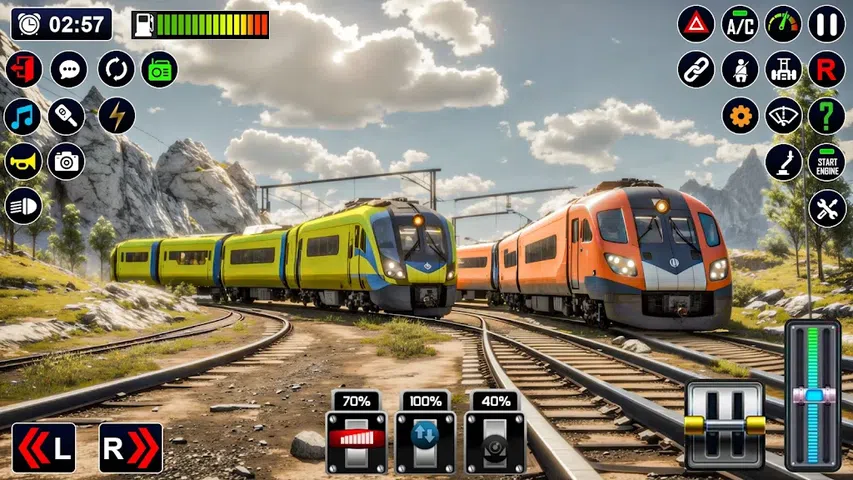853x480 pixels.
Task: Turn on the green radio
Action: pyautogui.click(x=159, y=69)
